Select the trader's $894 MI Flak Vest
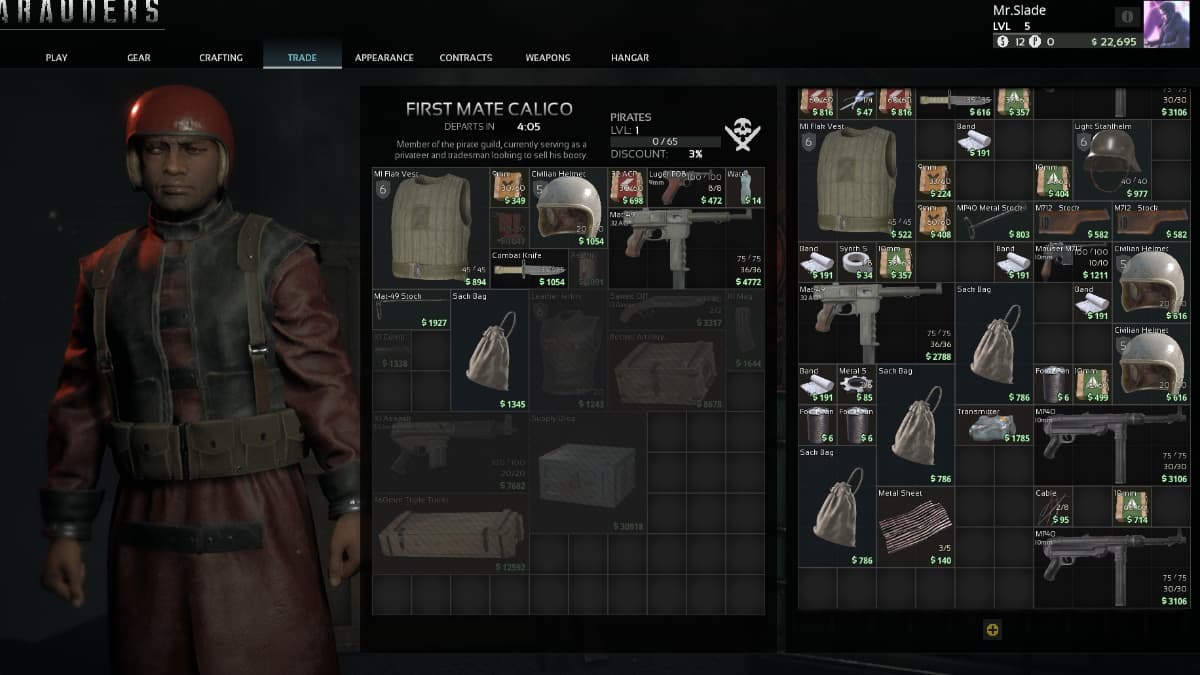Image resolution: width=1200 pixels, height=675 pixels. 430,228
